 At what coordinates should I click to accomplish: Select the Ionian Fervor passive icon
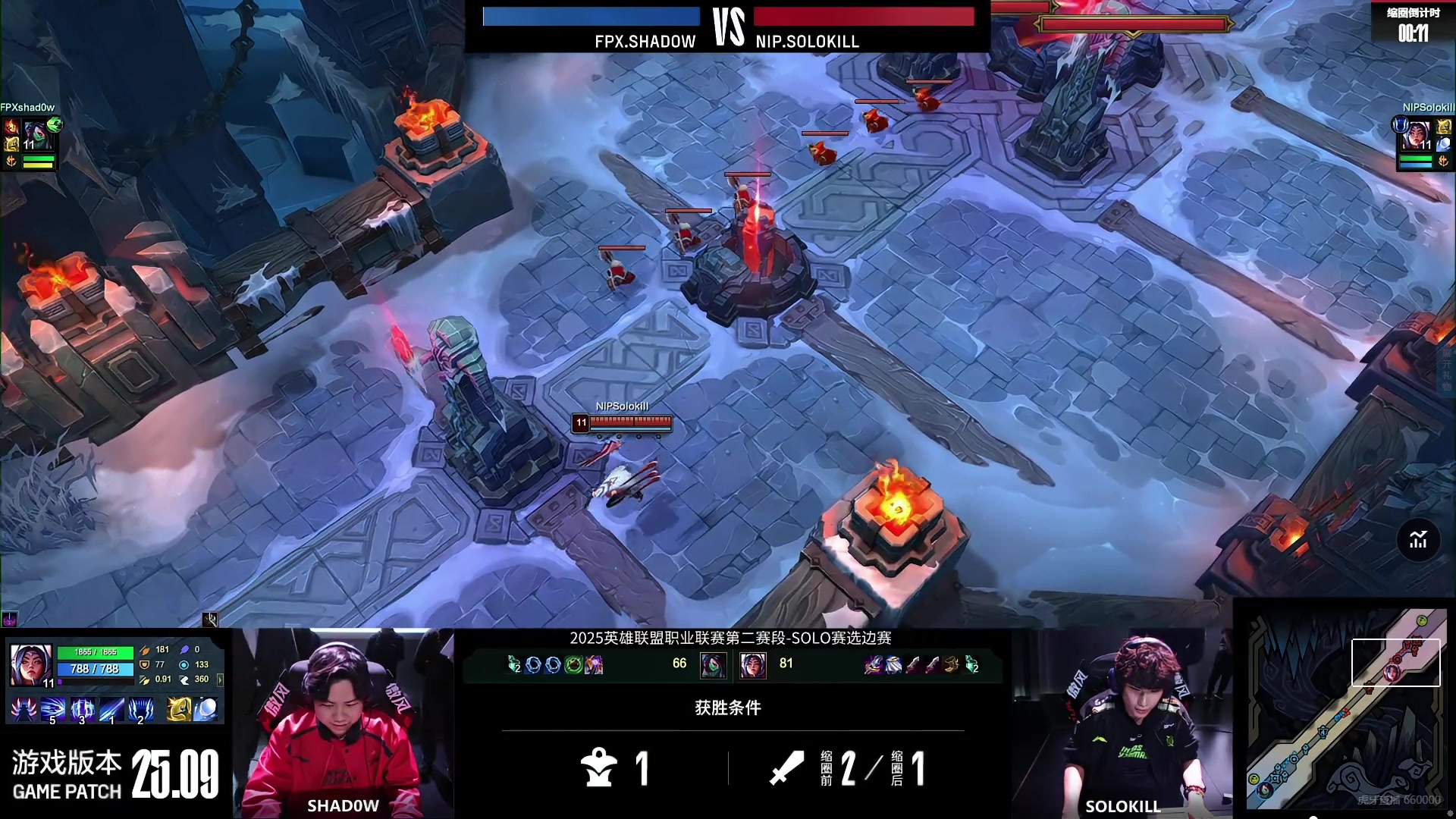[24, 710]
